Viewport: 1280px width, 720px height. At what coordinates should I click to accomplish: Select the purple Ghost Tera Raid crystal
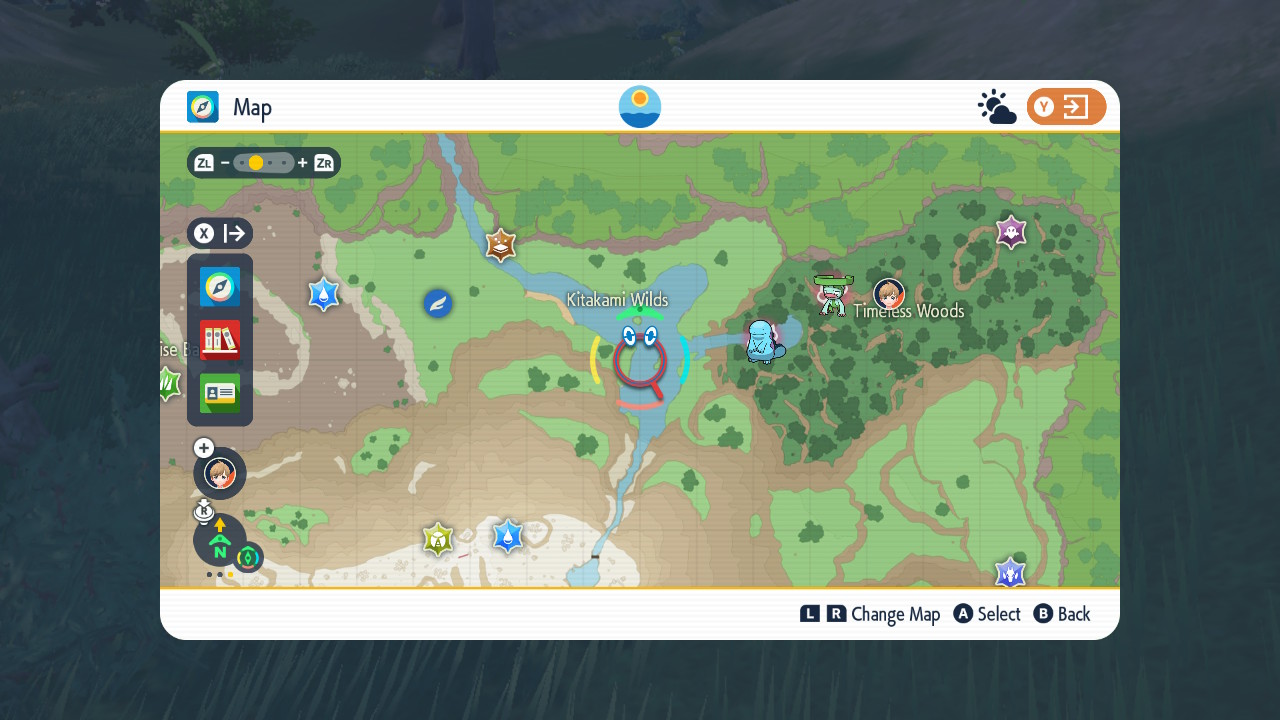pos(1011,233)
